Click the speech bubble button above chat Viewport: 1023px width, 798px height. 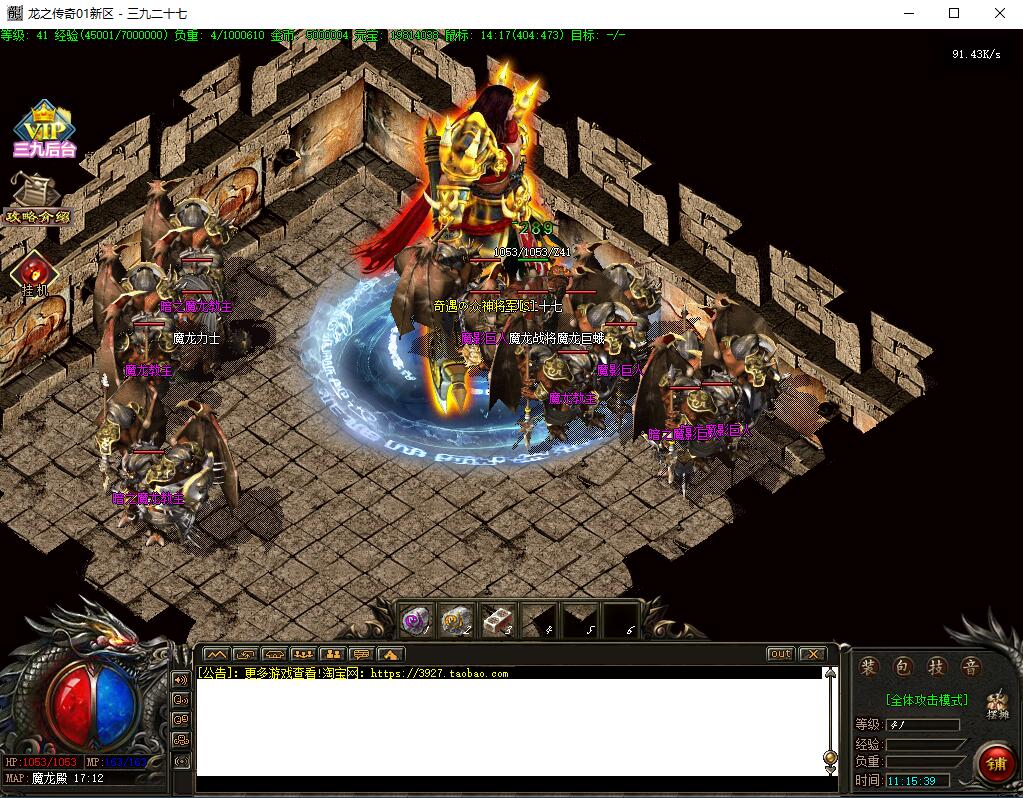[x=361, y=654]
